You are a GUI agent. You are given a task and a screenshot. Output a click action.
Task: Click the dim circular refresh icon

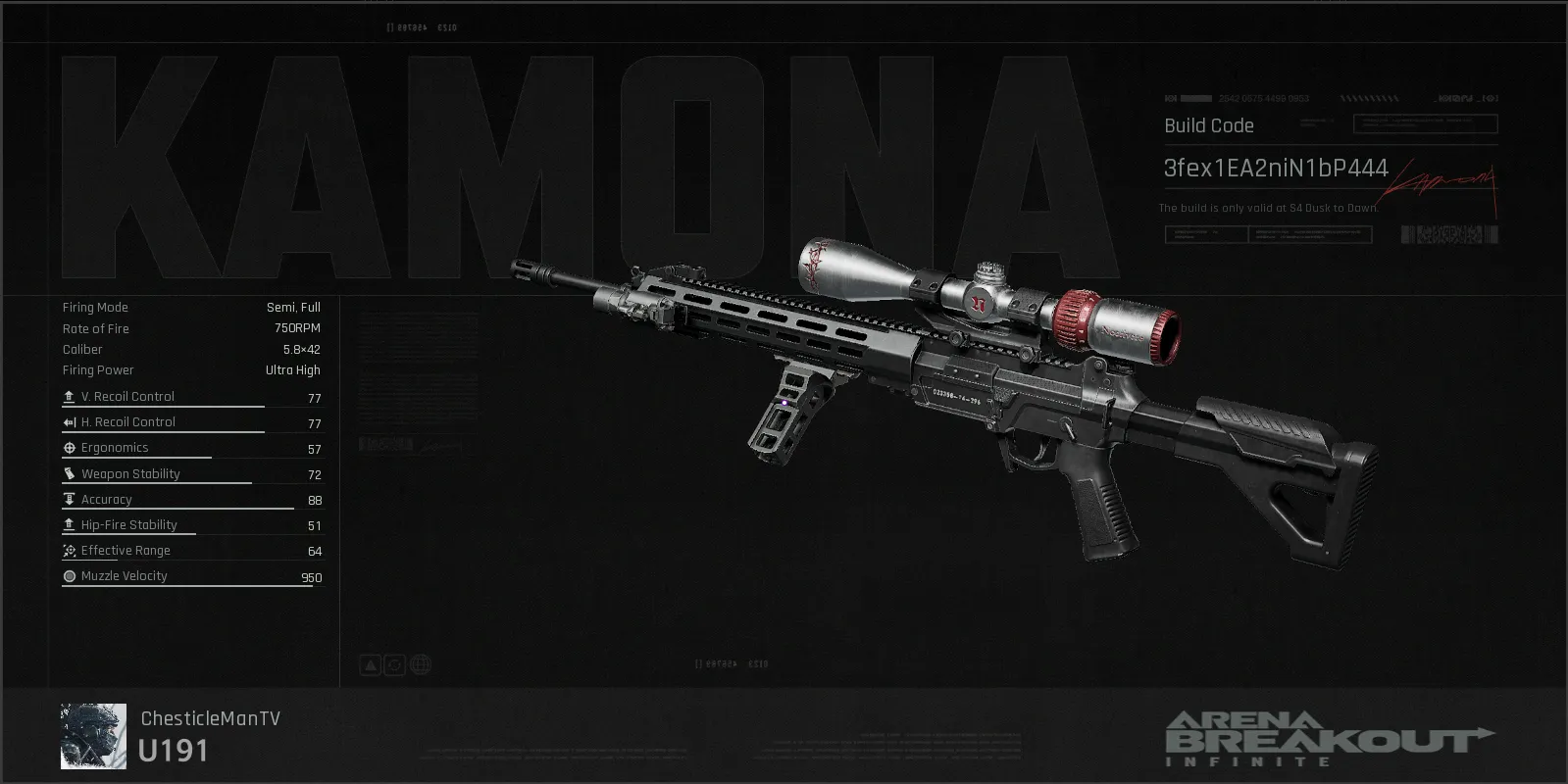tap(394, 665)
